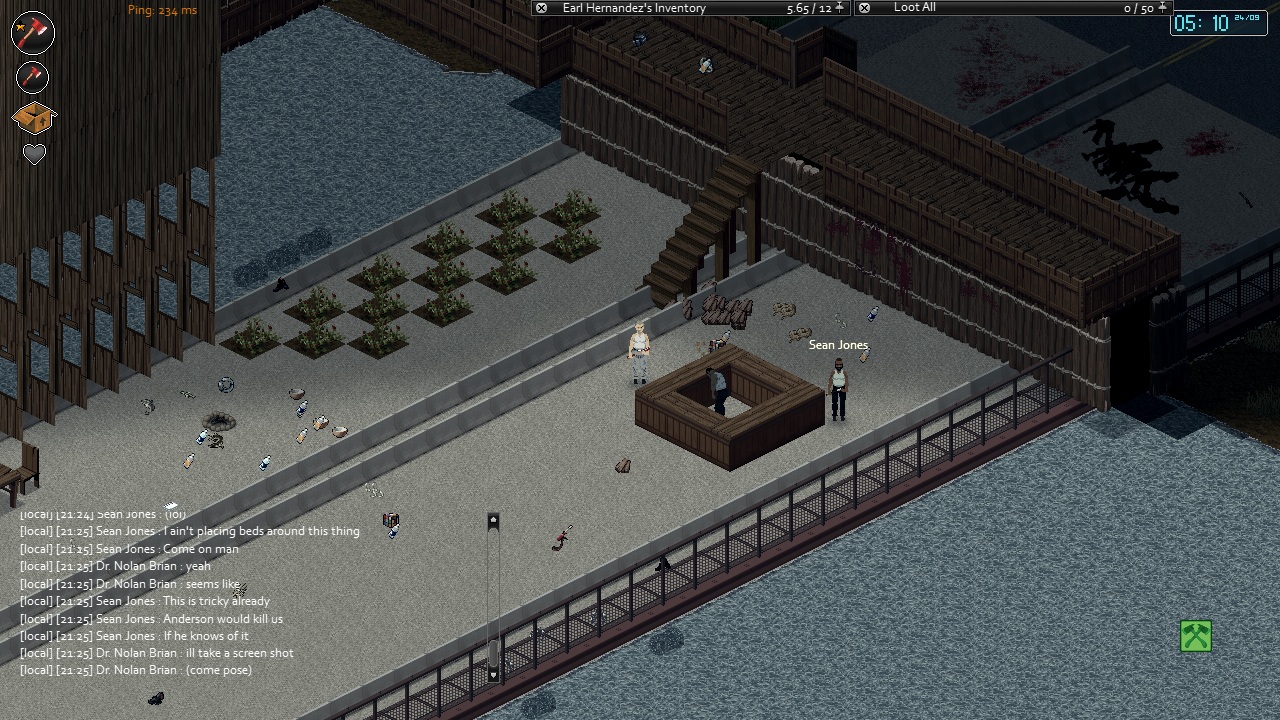Select the primary weapon axe icon

pos(33,32)
